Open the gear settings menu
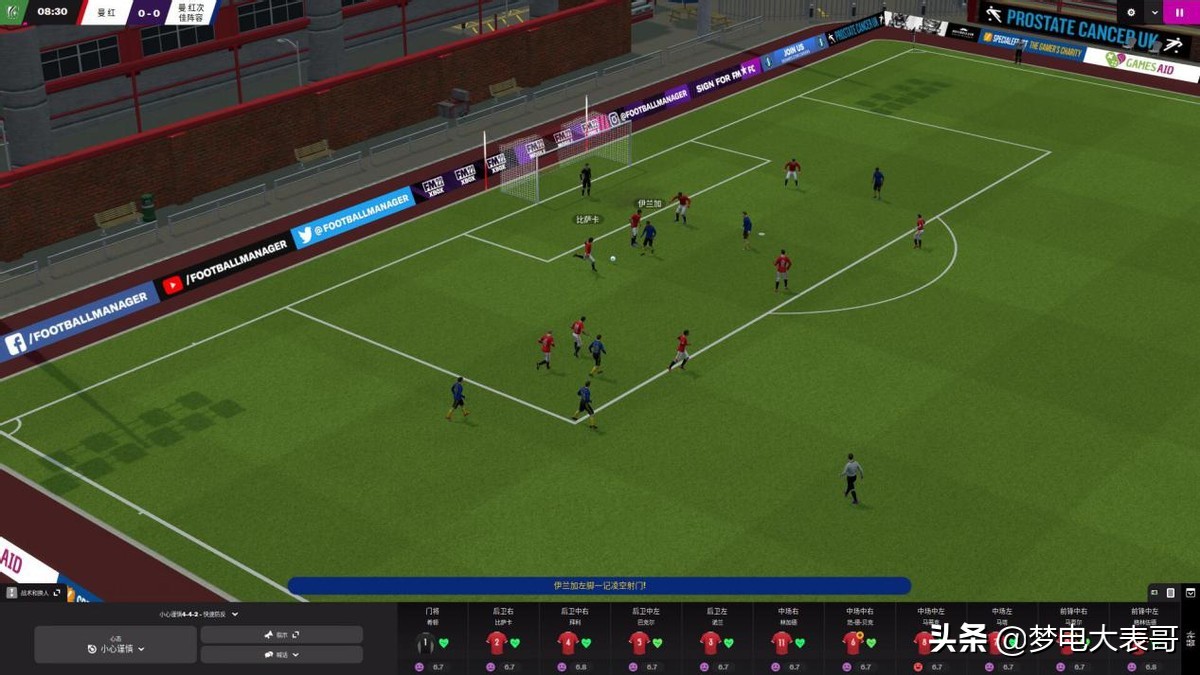 click(x=1132, y=13)
